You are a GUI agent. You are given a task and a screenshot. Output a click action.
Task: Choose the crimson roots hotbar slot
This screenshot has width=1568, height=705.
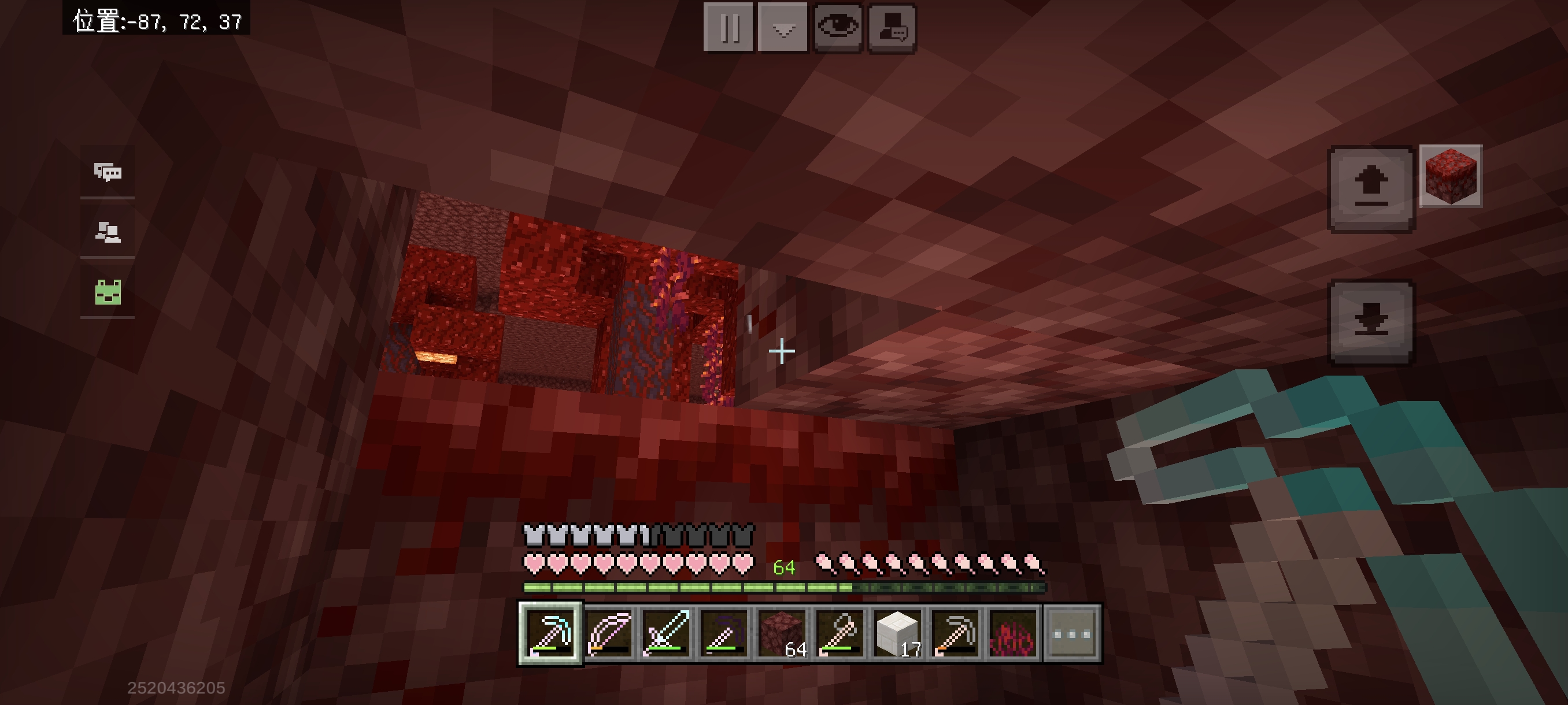[1013, 634]
